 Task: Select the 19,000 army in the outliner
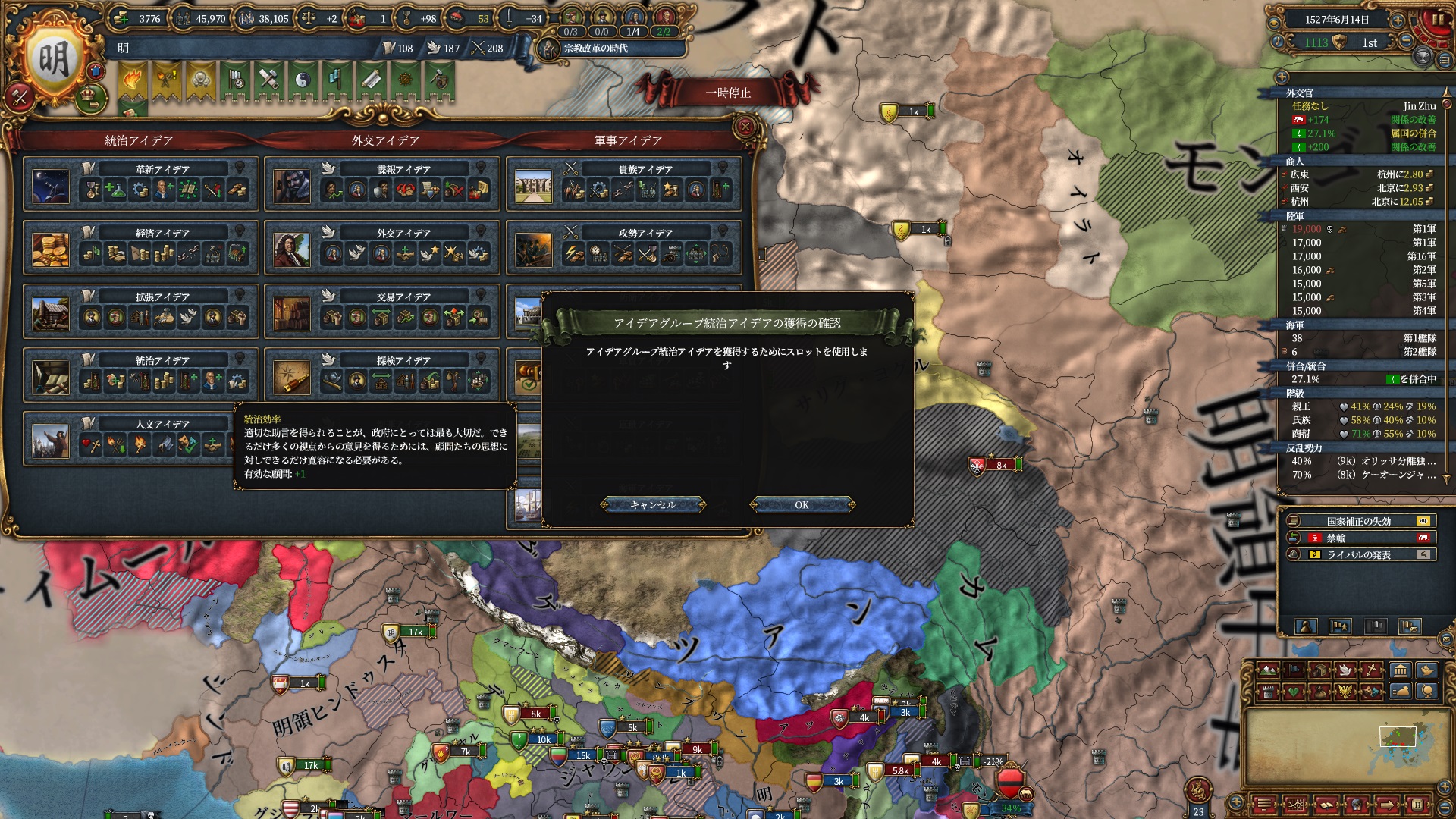[1359, 229]
